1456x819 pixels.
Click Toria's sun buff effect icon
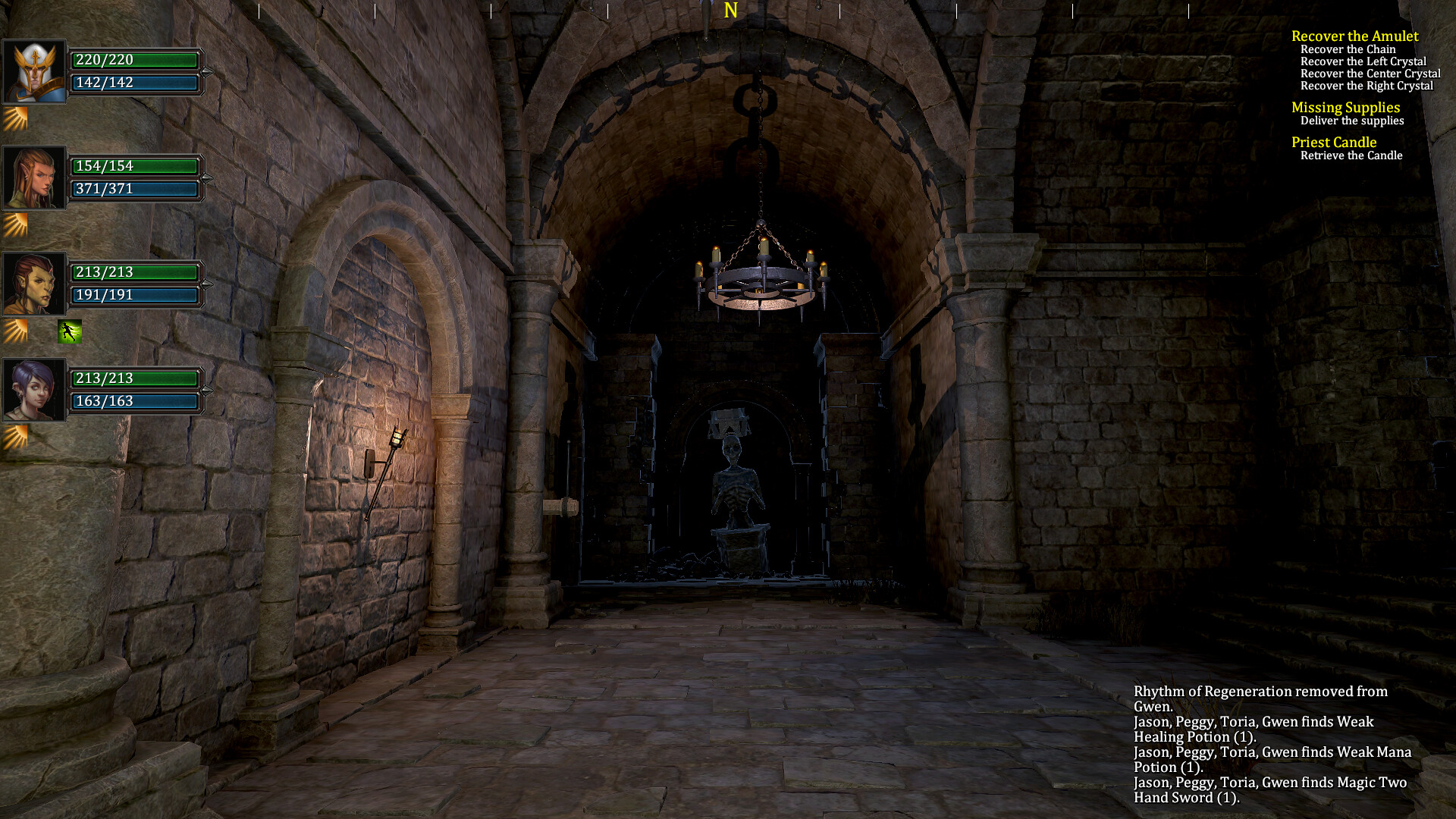15,330
